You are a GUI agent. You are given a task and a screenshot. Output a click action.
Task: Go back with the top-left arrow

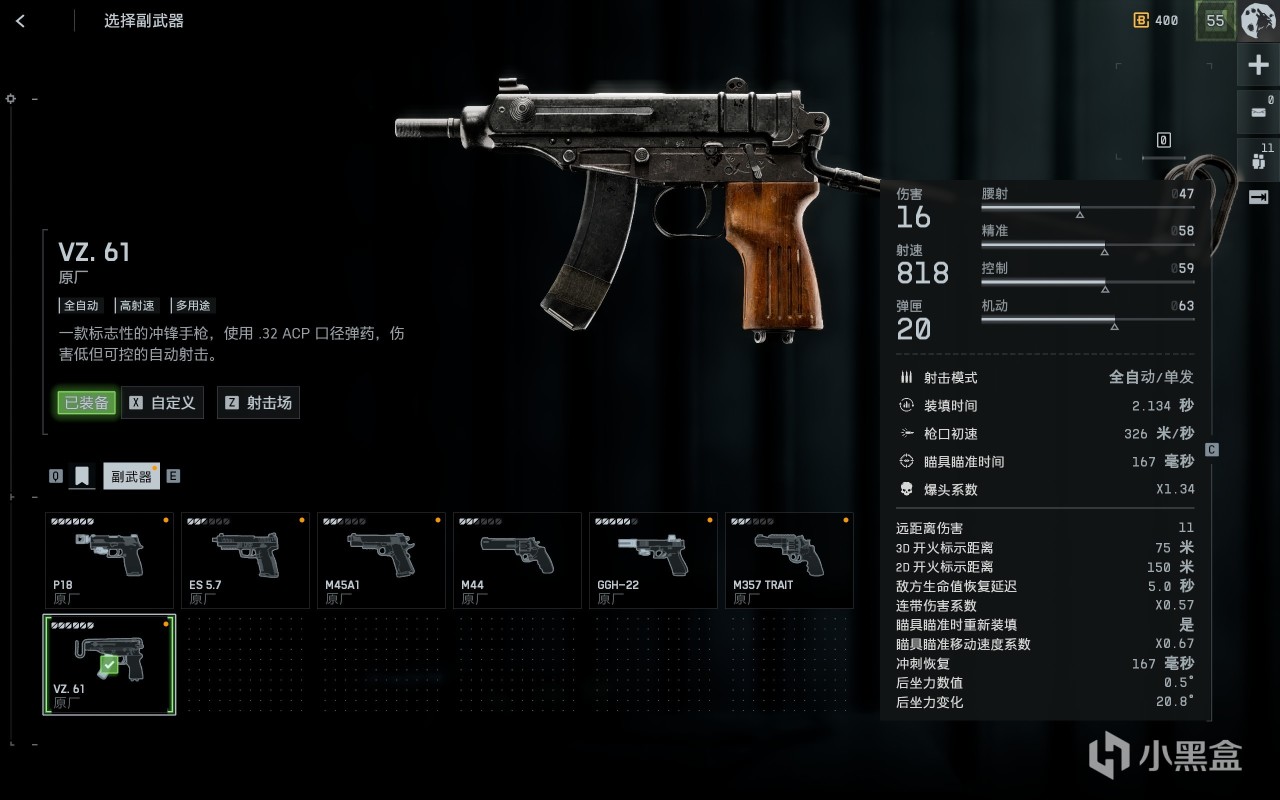(21, 21)
